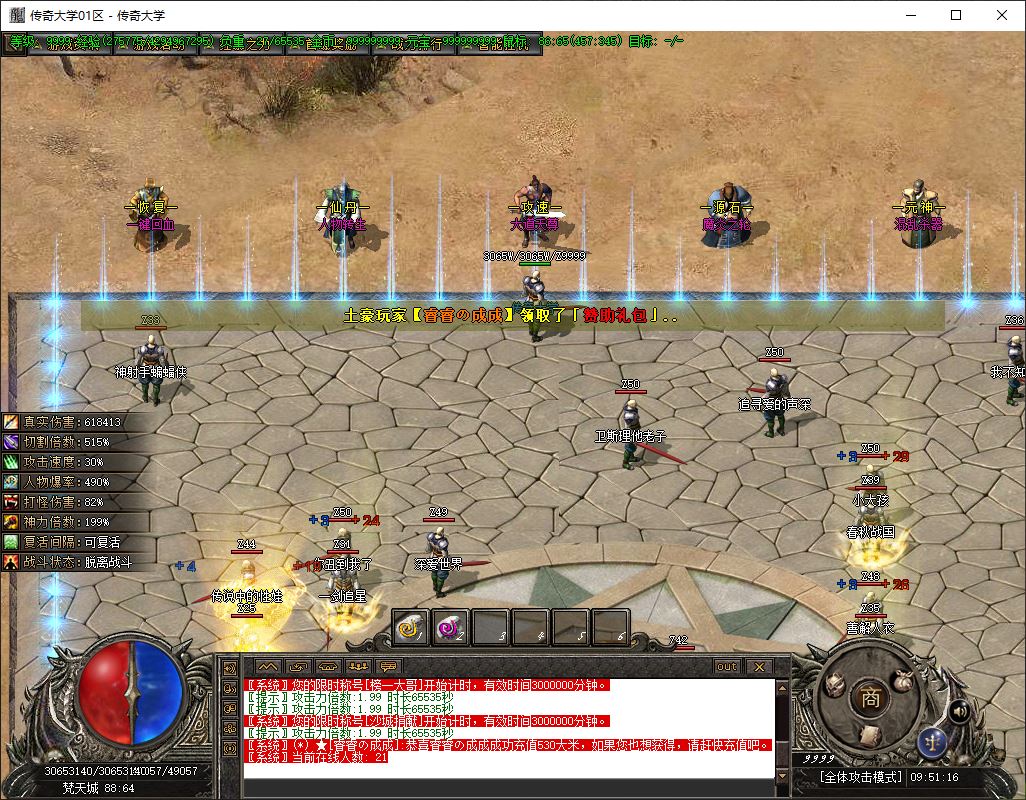The image size is (1026, 800).
Task: Close the chat panel with the X button
Action: click(x=759, y=666)
